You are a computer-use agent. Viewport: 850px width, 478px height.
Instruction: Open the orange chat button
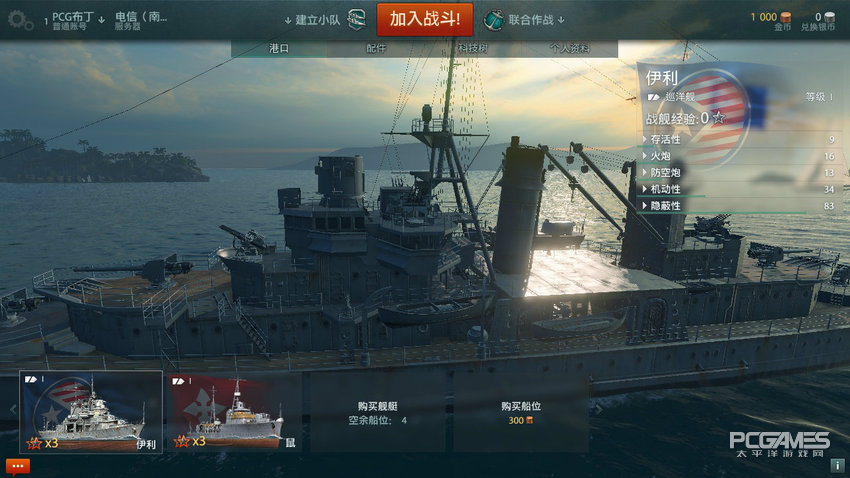(18, 465)
